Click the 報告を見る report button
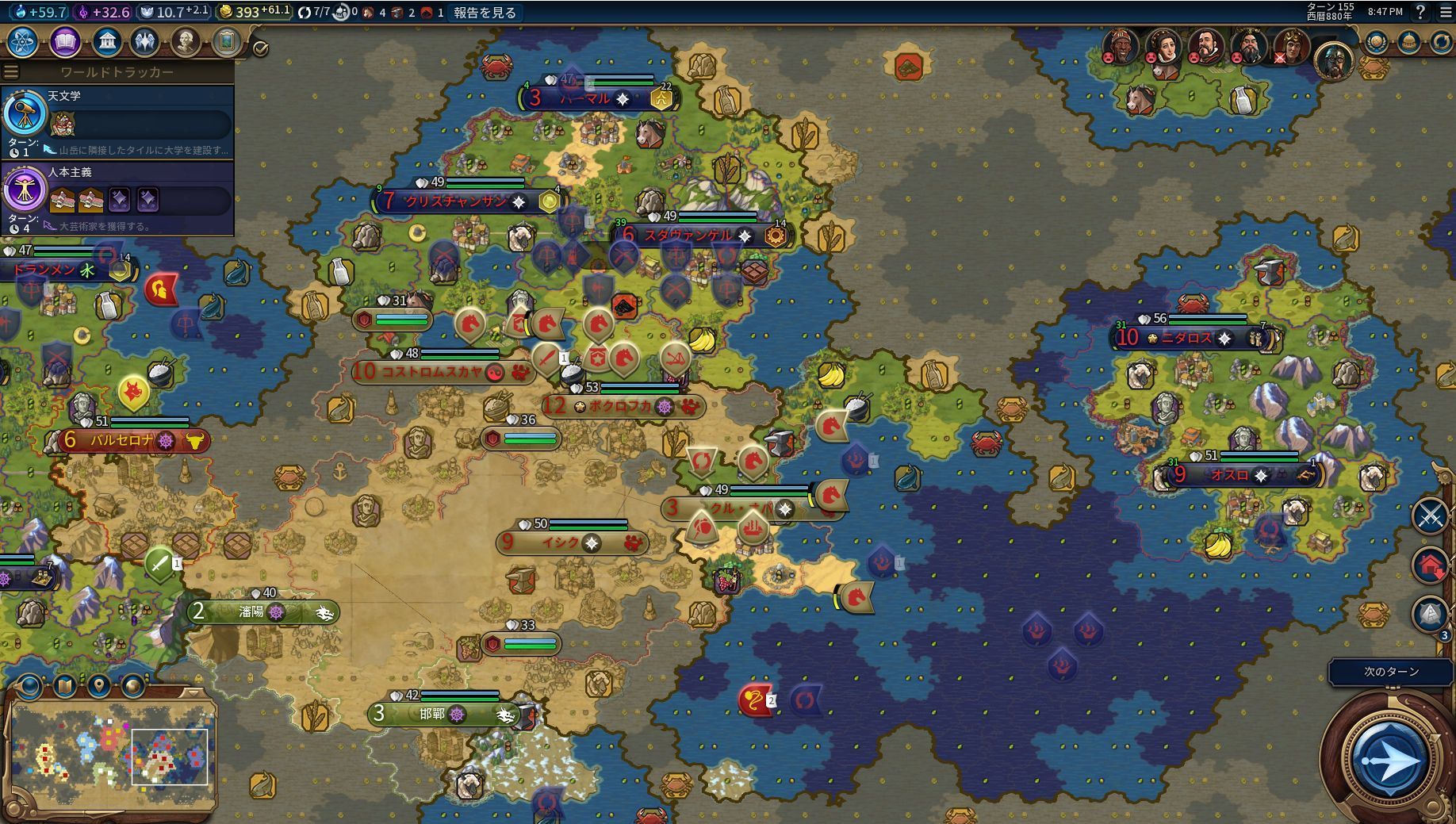1456x824 pixels. point(484,13)
